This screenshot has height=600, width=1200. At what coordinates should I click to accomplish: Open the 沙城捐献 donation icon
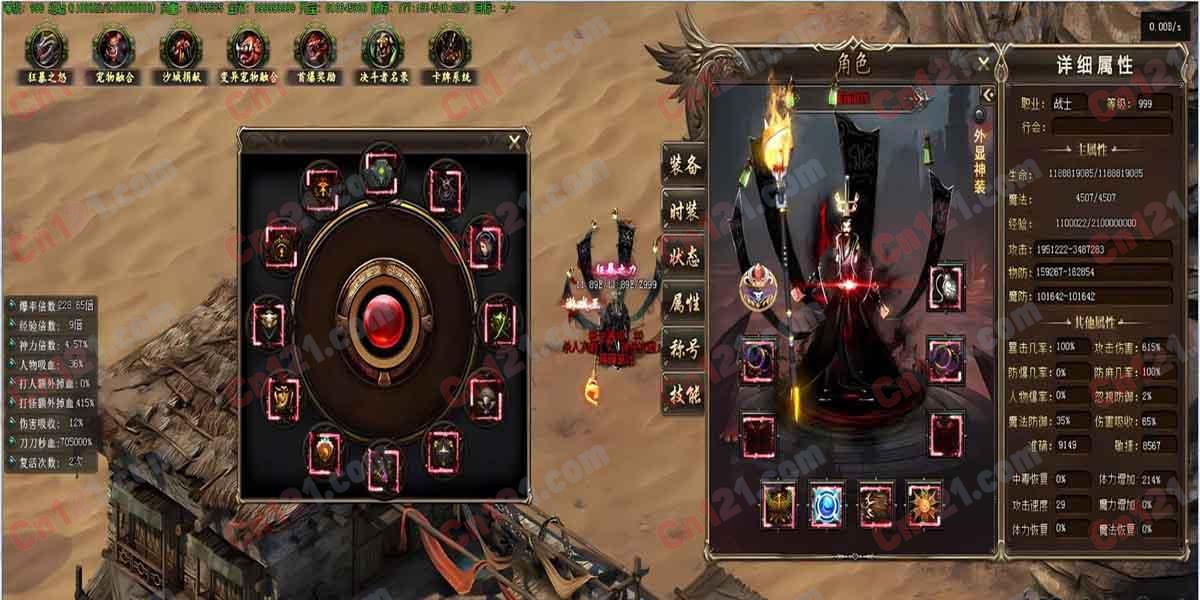[180, 47]
